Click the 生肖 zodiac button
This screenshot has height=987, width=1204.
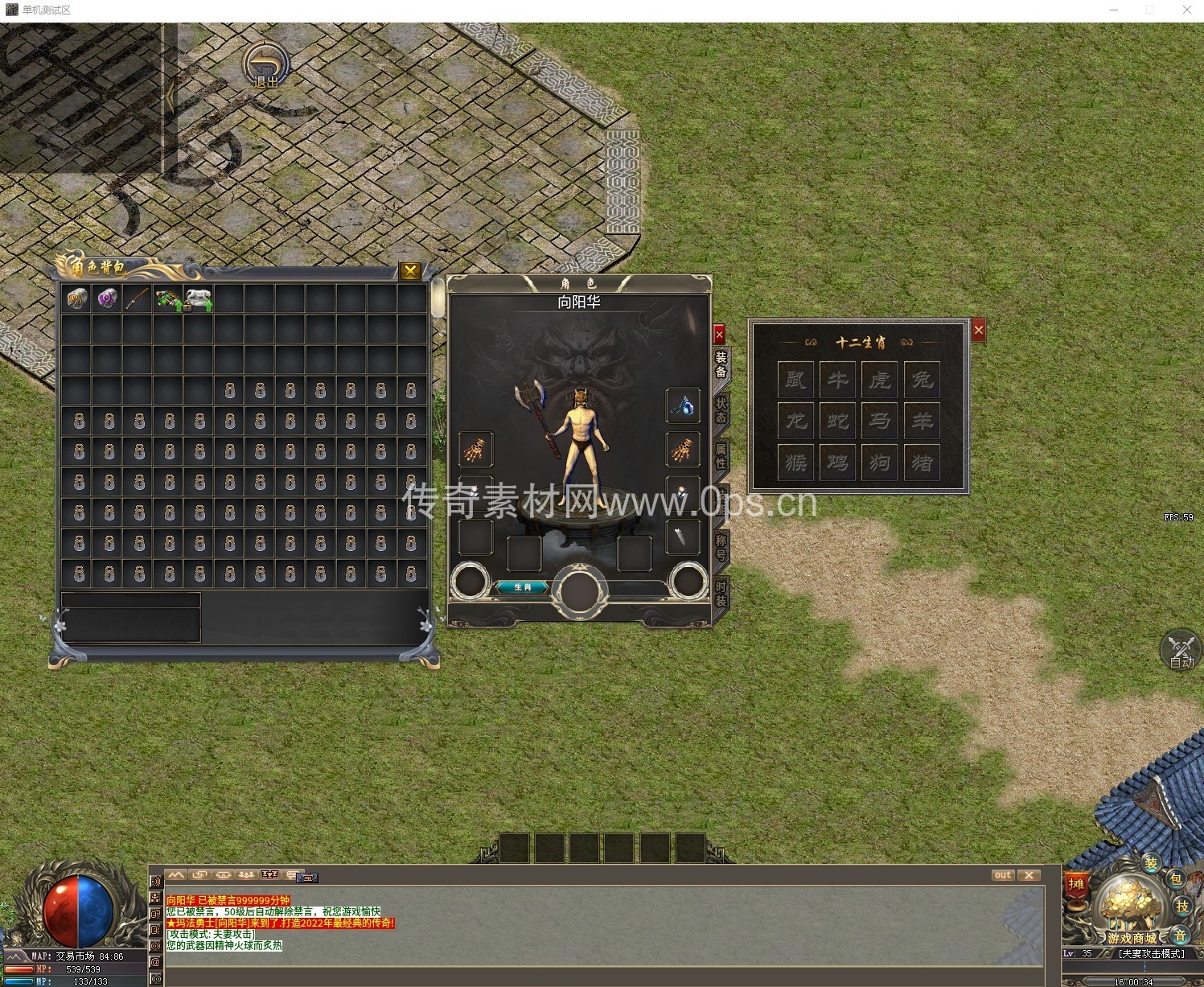click(522, 587)
